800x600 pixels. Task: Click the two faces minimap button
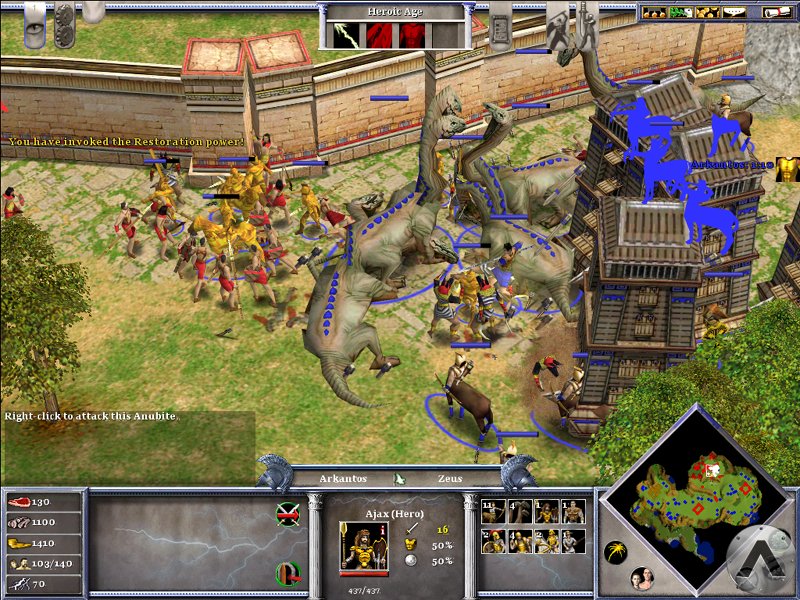(639, 577)
